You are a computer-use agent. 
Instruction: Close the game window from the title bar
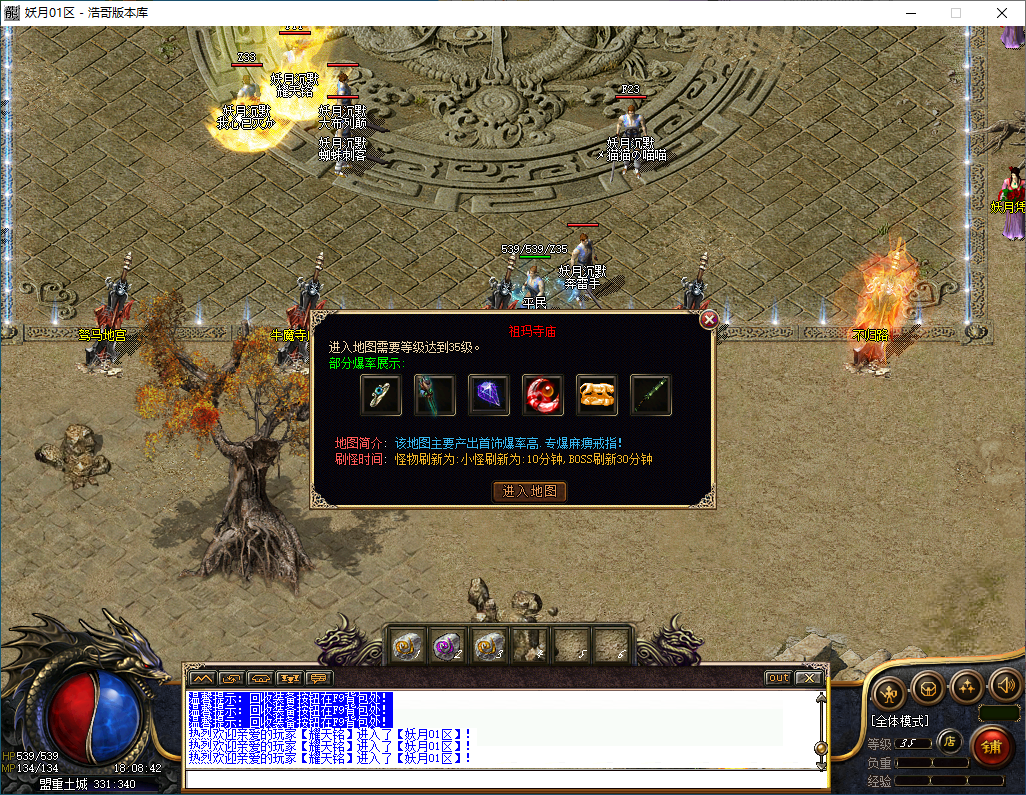(x=1001, y=13)
